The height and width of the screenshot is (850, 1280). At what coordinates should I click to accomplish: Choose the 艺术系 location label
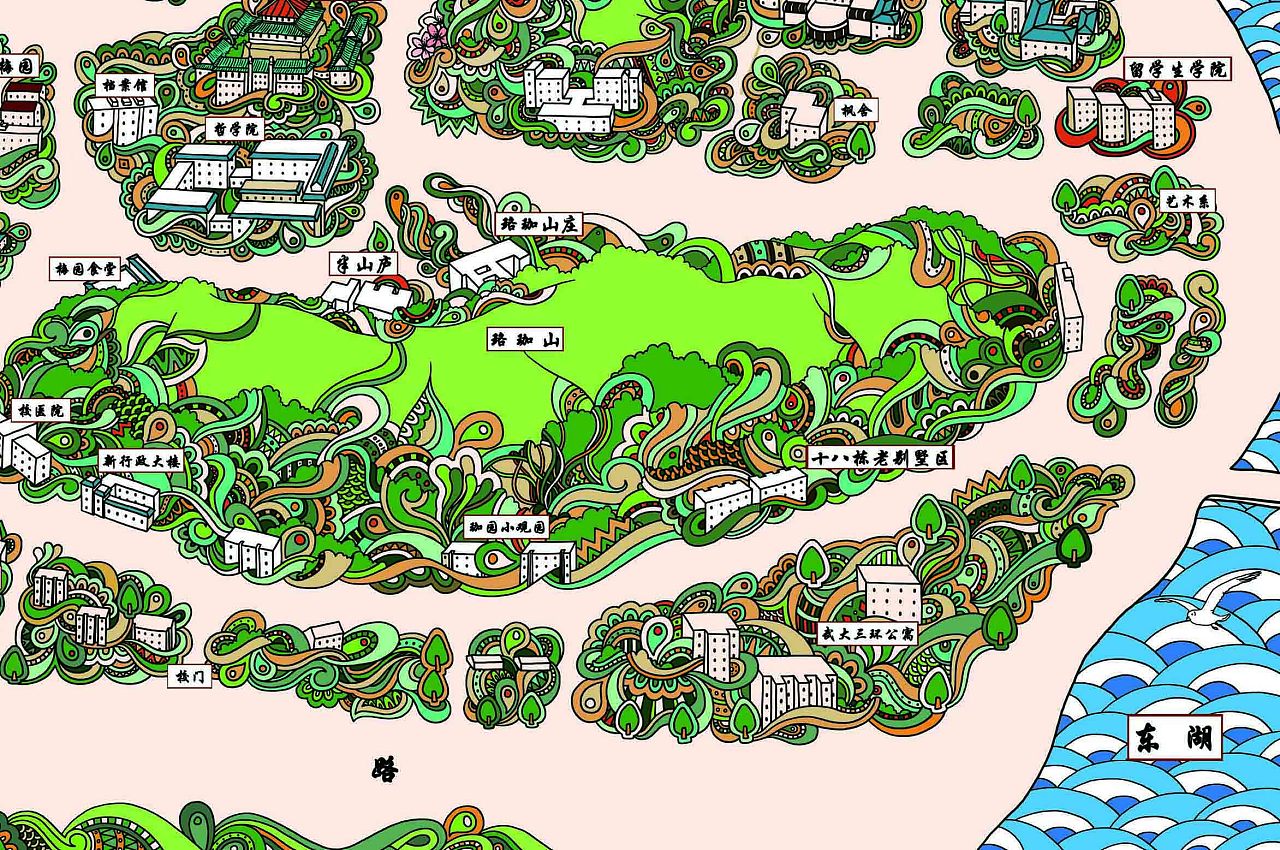pyautogui.click(x=1189, y=200)
